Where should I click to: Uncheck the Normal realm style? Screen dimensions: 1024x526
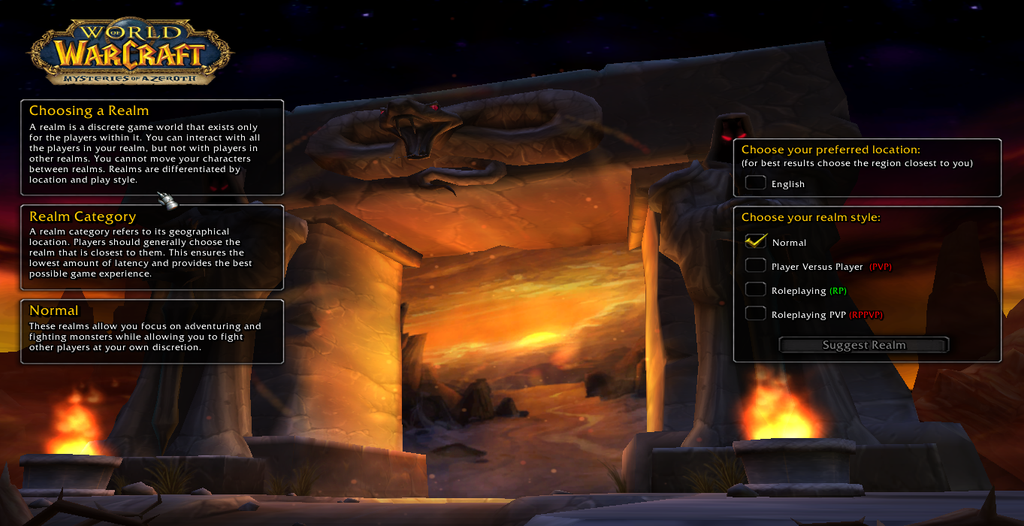(x=755, y=242)
